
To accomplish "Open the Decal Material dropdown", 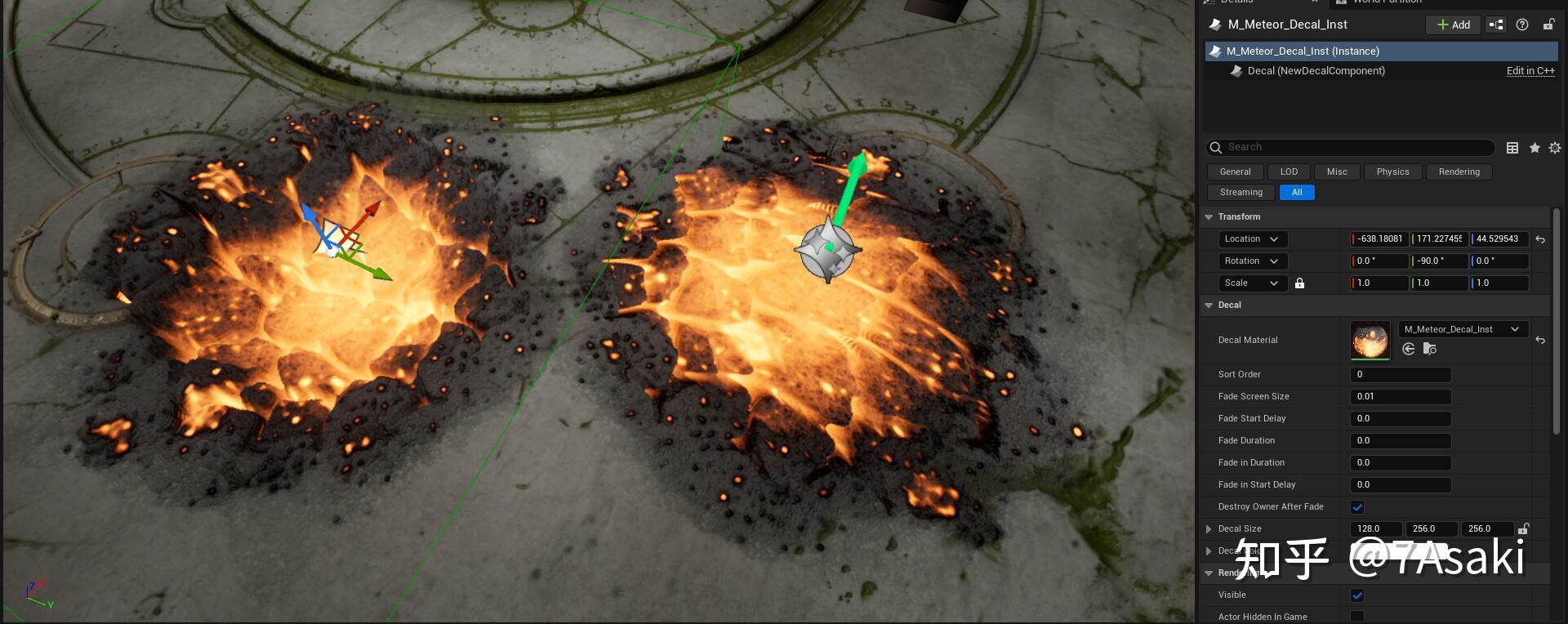I will 1461,329.
